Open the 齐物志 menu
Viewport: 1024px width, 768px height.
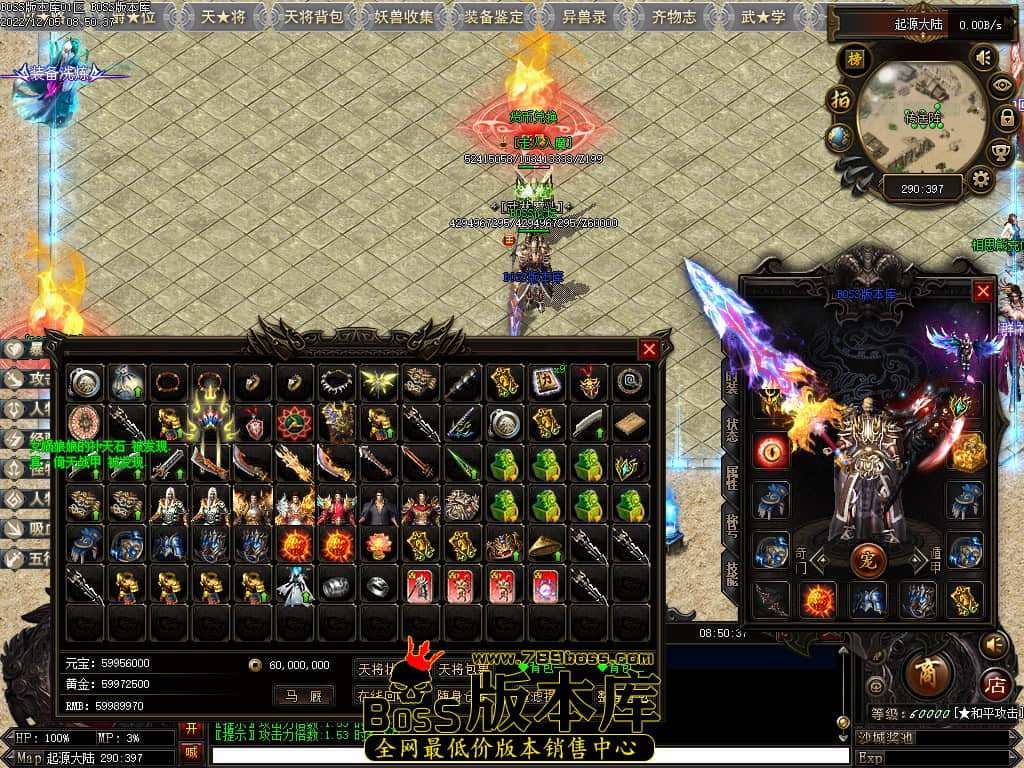coord(674,16)
